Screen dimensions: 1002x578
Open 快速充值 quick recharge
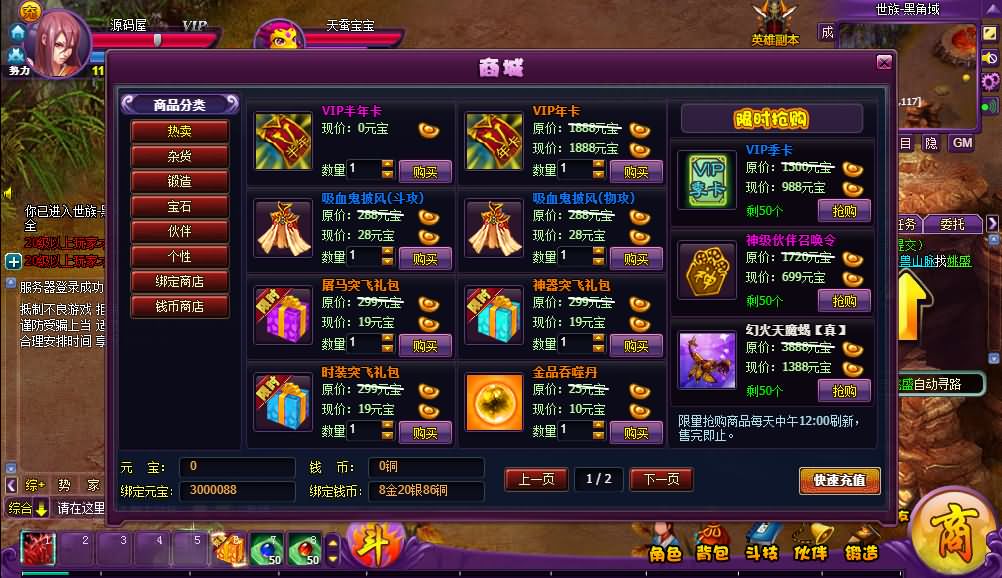pos(839,480)
